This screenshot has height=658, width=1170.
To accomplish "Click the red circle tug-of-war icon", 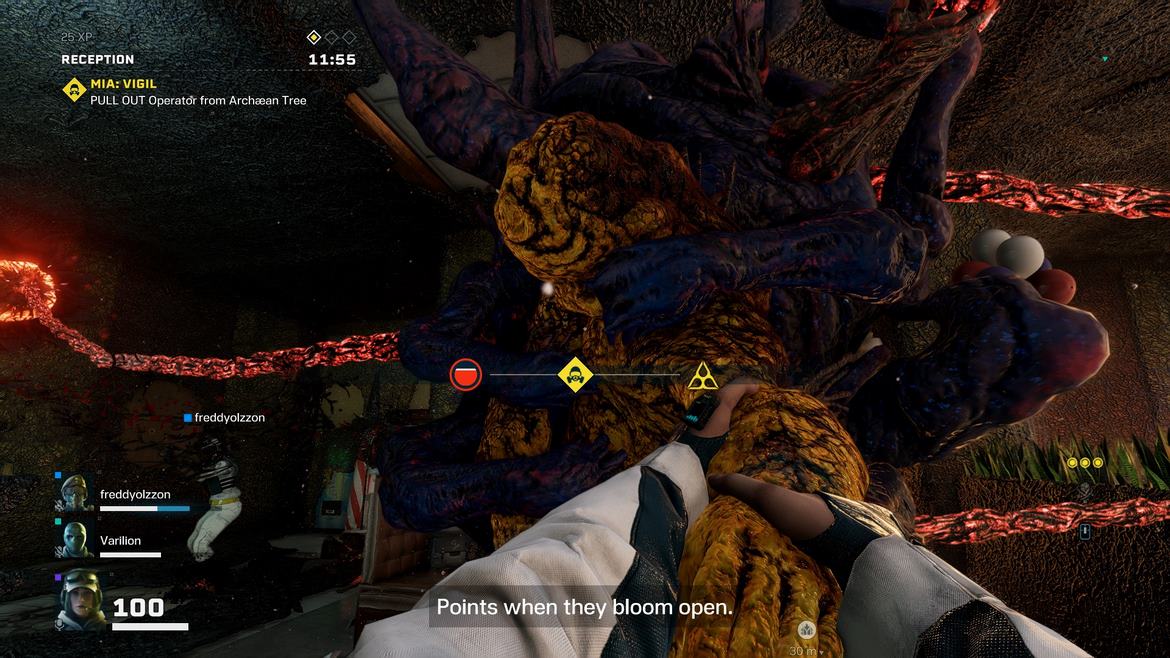I will click(466, 375).
